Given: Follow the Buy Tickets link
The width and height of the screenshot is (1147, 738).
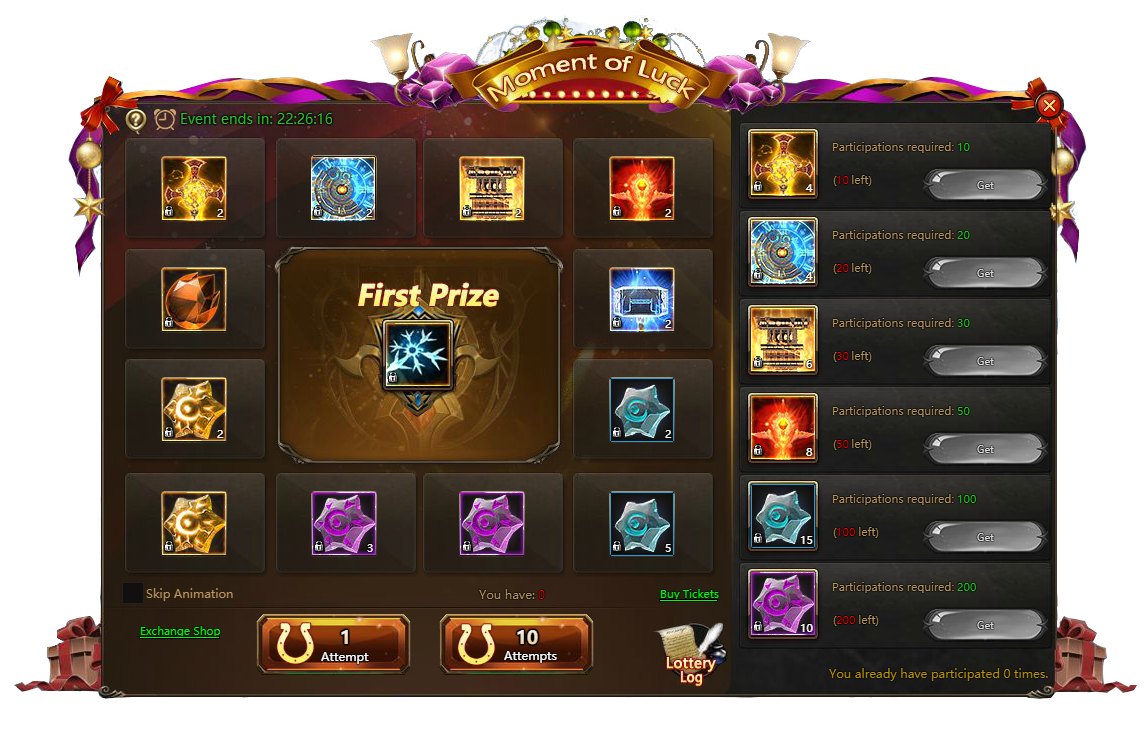Looking at the screenshot, I should click(x=689, y=594).
